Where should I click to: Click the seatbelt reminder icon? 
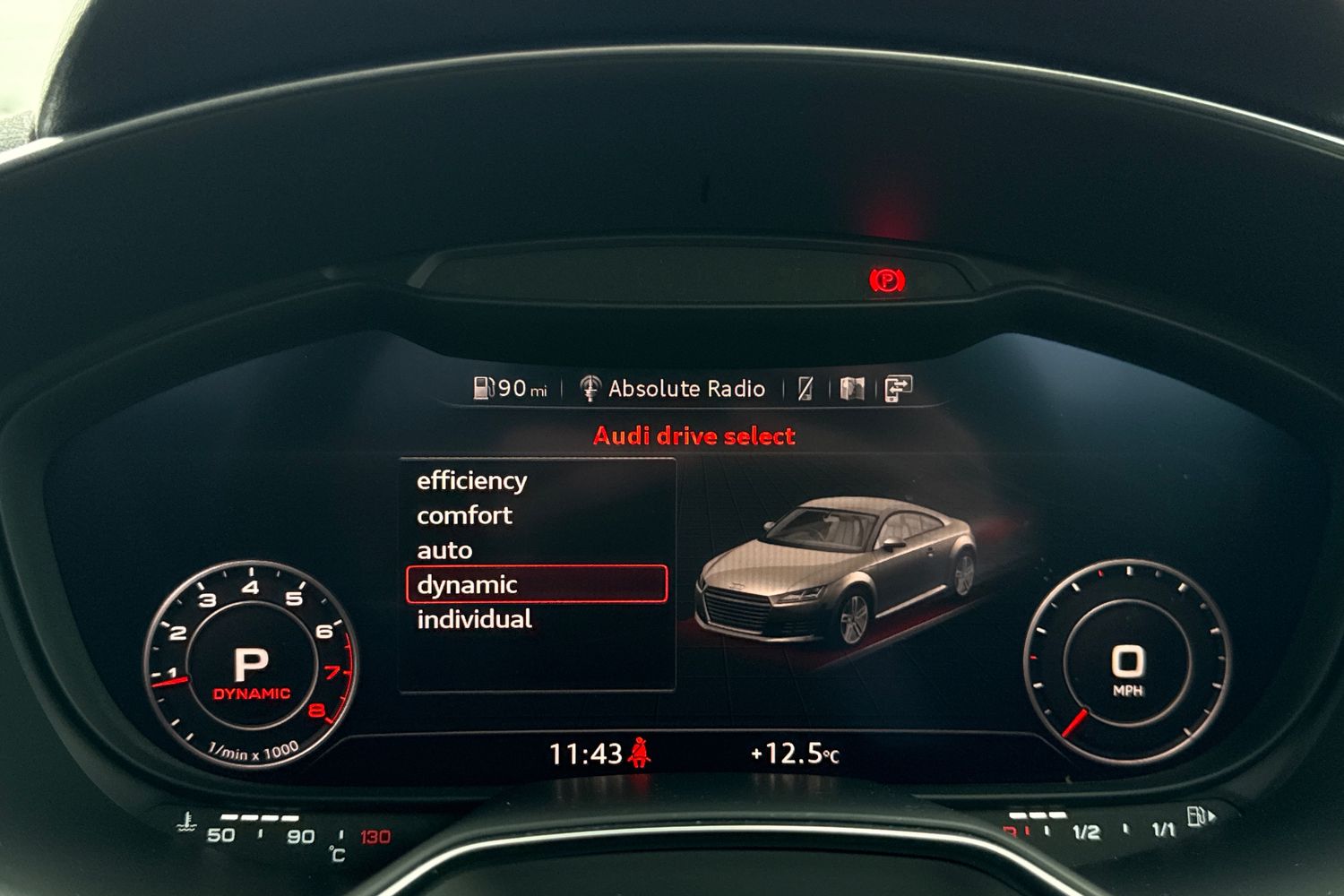tap(642, 751)
